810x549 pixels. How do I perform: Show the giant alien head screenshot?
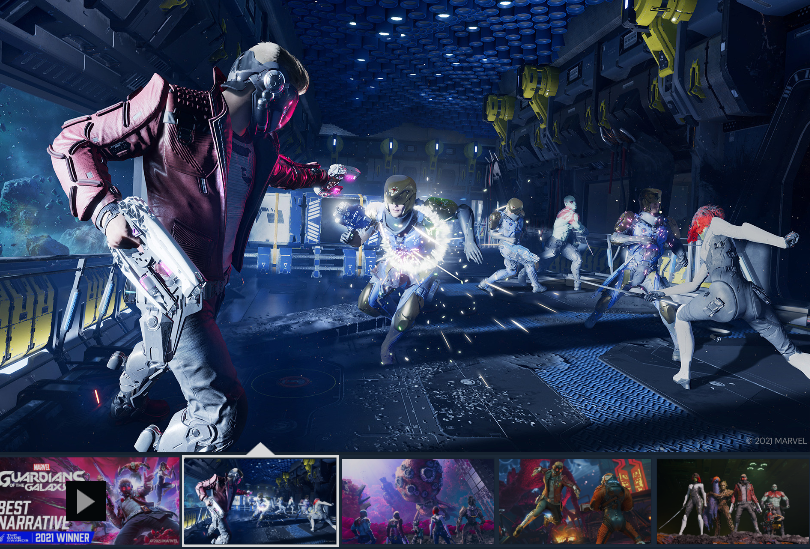[x=418, y=501]
